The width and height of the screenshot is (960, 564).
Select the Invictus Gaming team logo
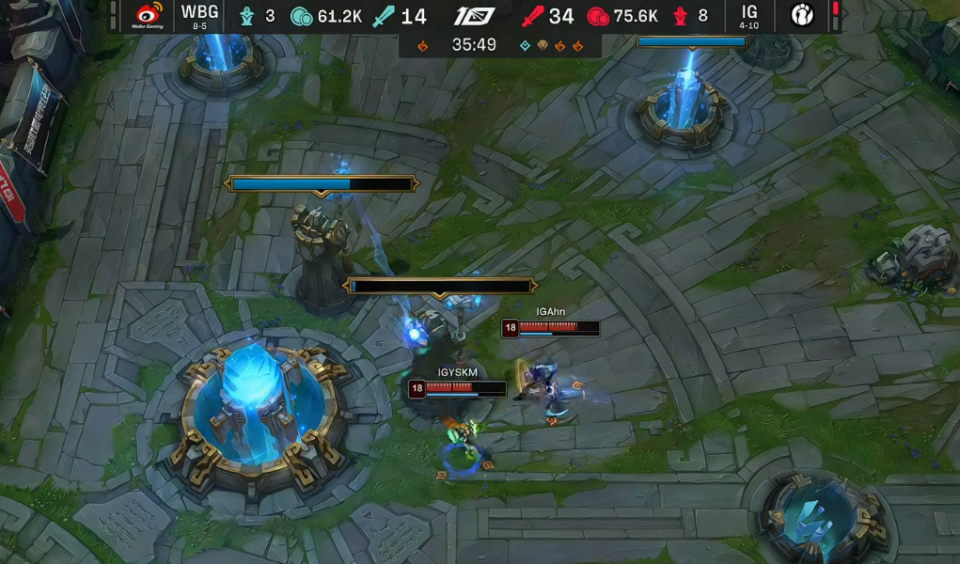click(803, 16)
